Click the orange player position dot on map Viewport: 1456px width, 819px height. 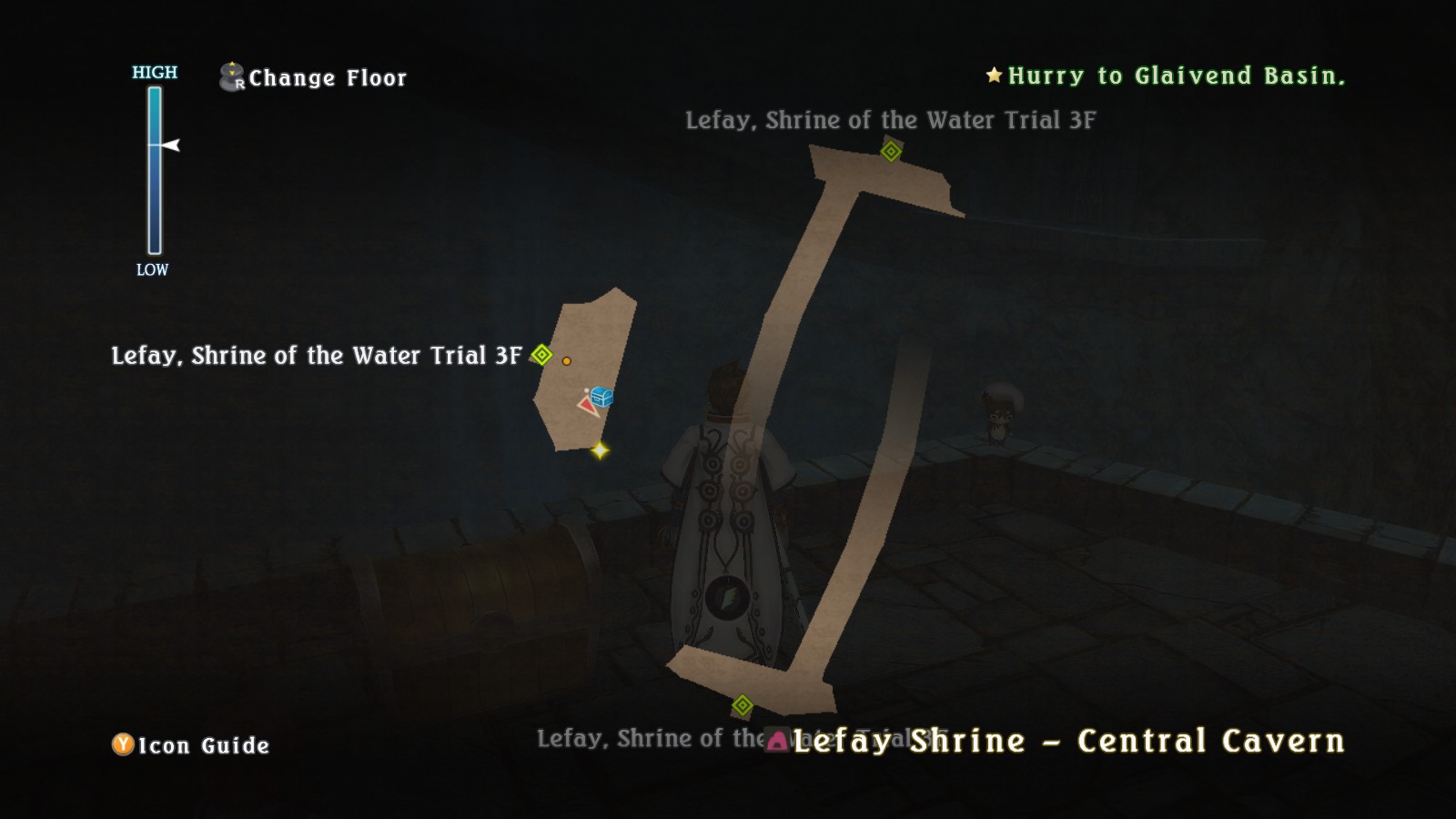point(567,359)
